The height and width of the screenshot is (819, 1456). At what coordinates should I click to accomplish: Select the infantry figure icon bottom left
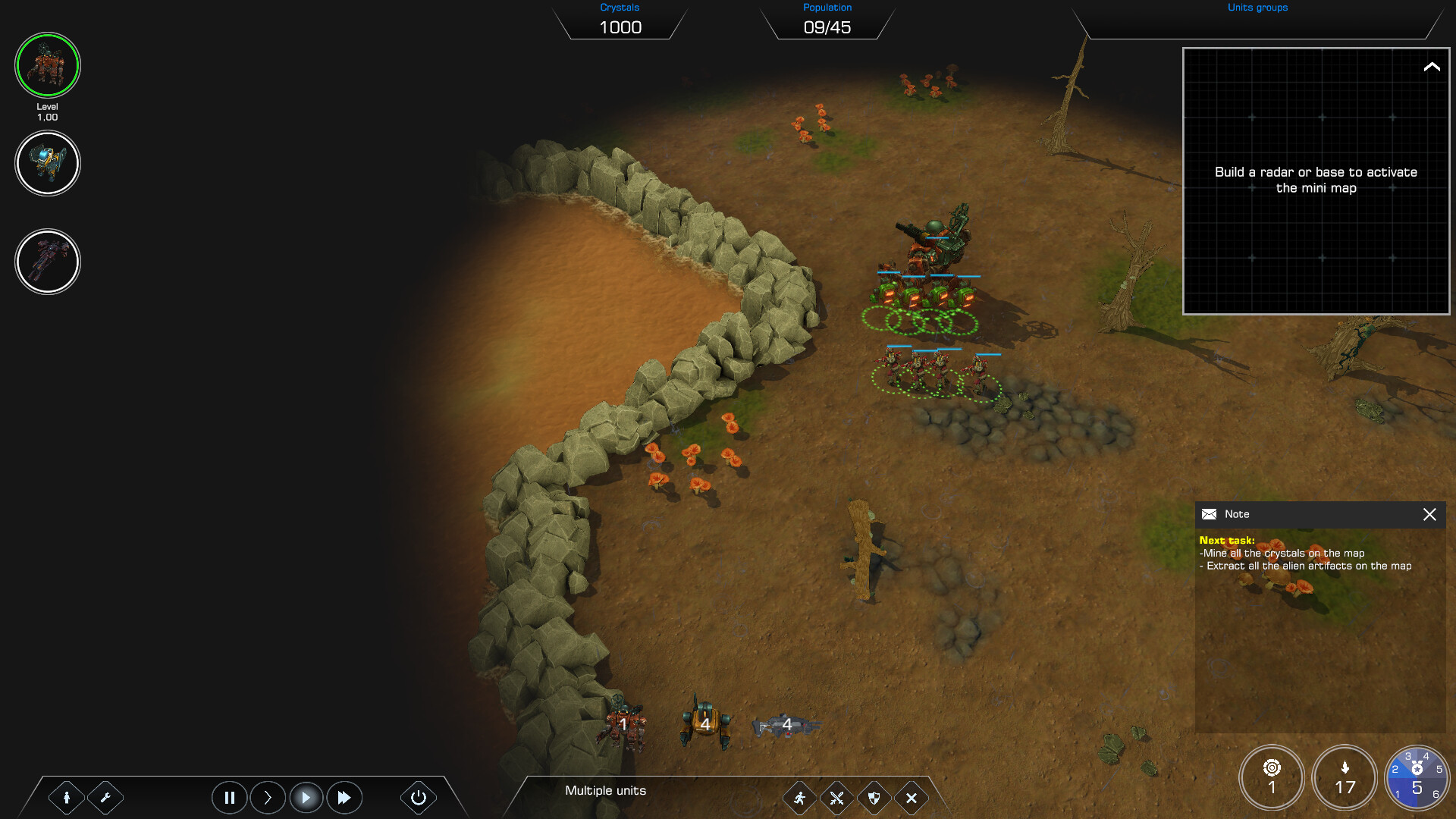(67, 797)
